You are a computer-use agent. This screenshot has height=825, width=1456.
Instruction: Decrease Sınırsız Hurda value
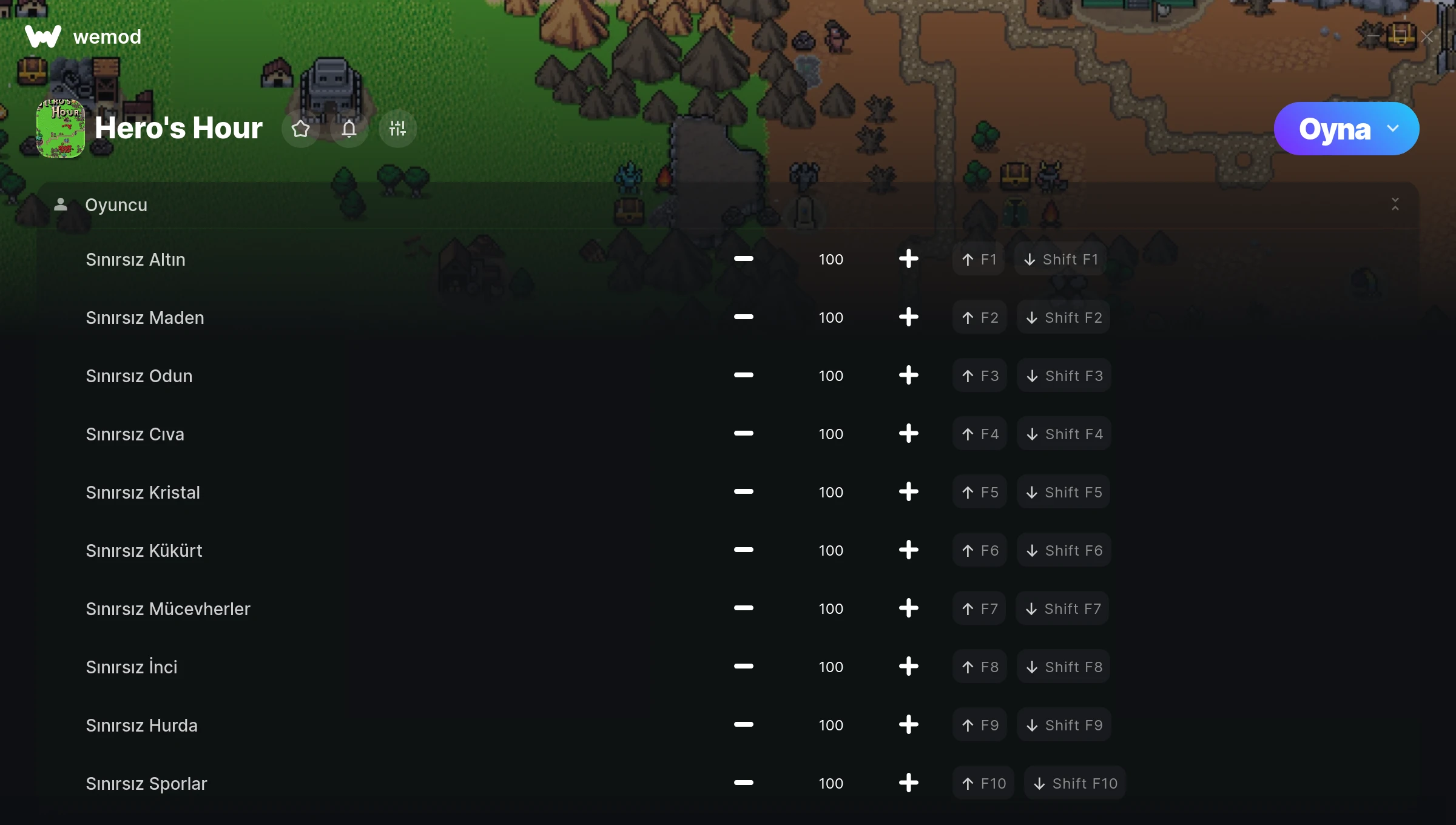(743, 725)
